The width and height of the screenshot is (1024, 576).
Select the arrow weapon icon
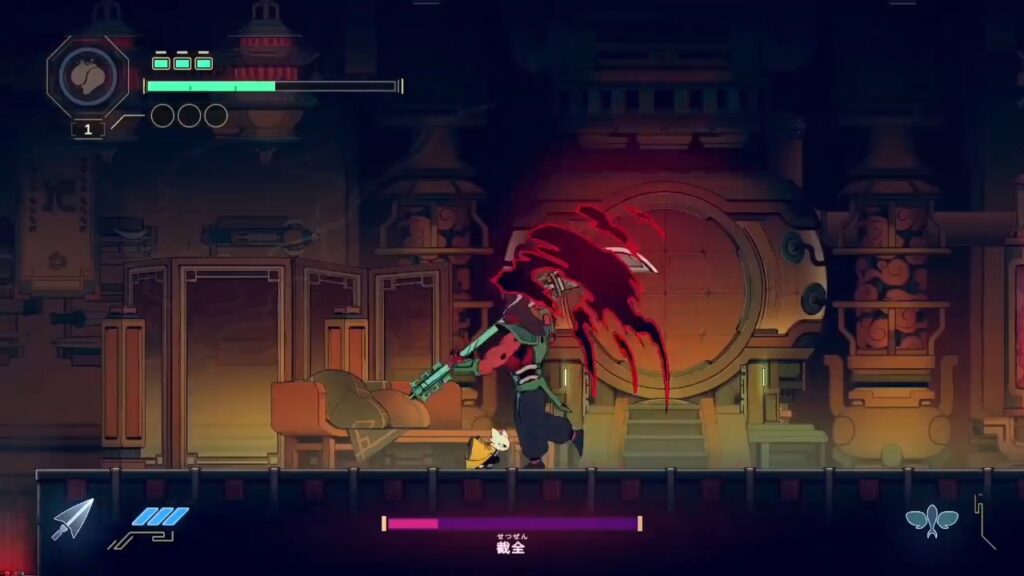point(72,518)
